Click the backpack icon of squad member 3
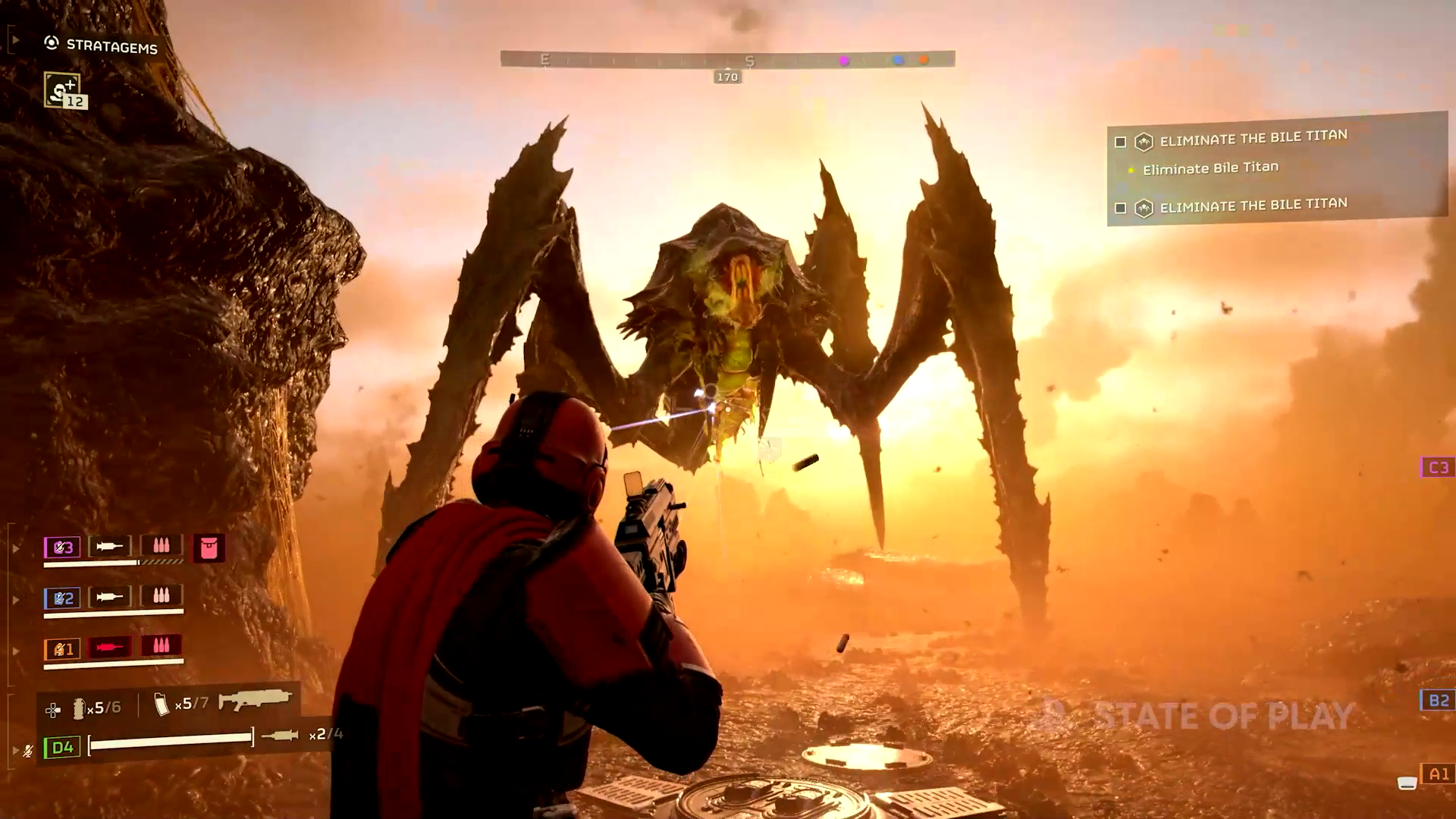Screen dimensions: 1456x819 click(209, 547)
